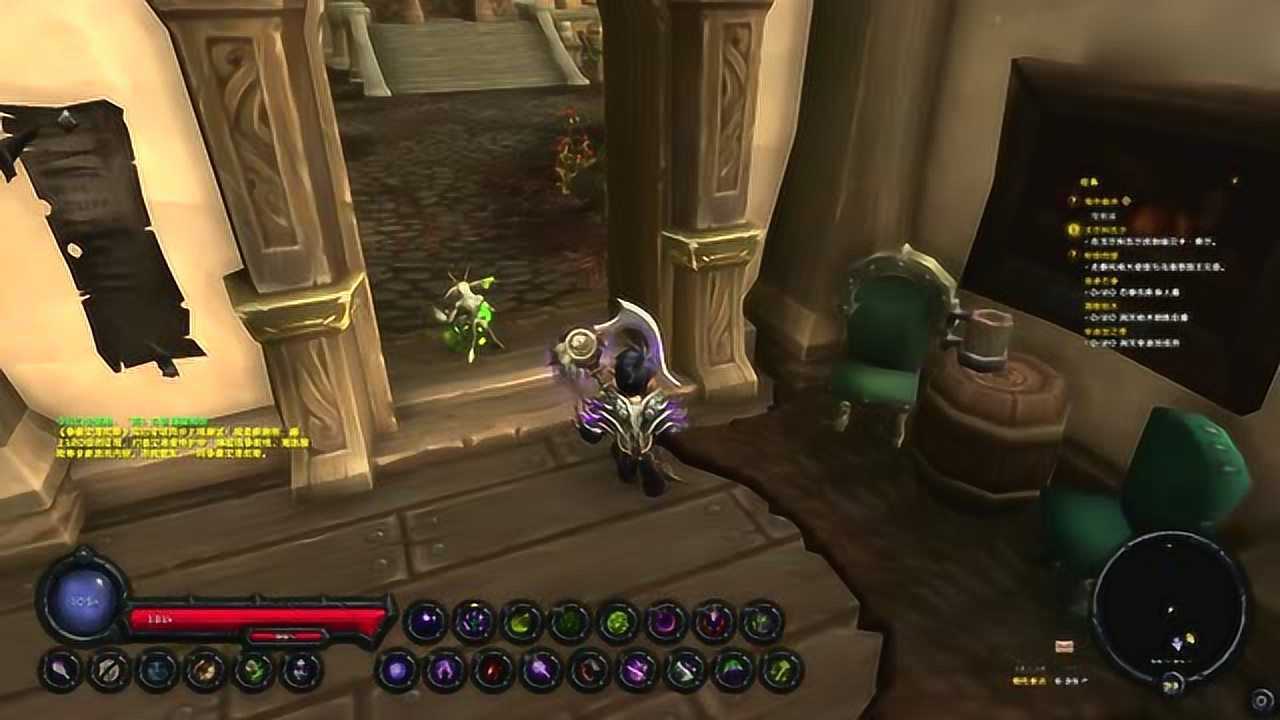Cast the bright green swirl ability
Image resolution: width=1280 pixels, height=720 pixels.
618,622
